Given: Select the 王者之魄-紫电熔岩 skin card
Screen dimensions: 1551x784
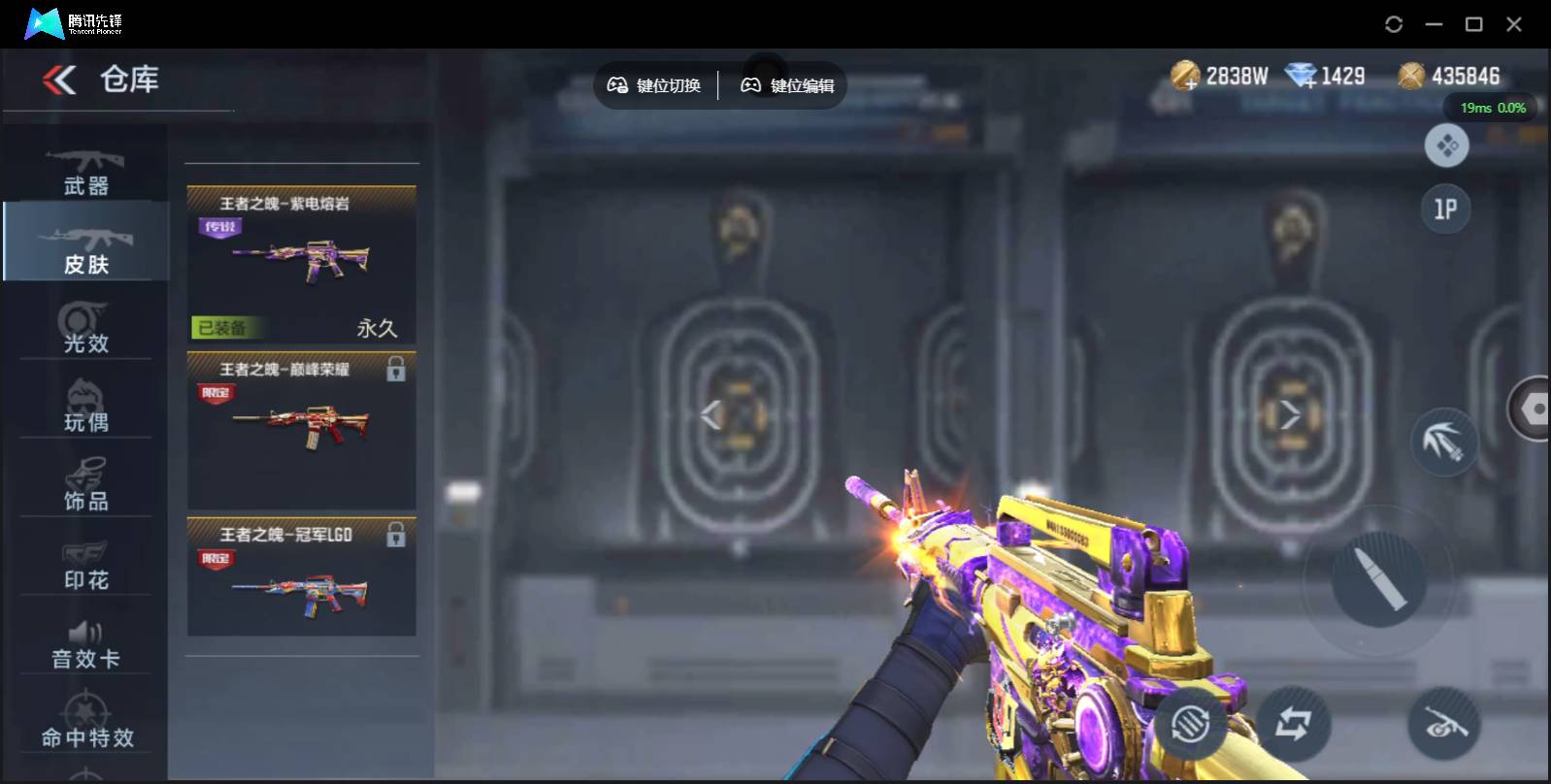Looking at the screenshot, I should pyautogui.click(x=301, y=264).
